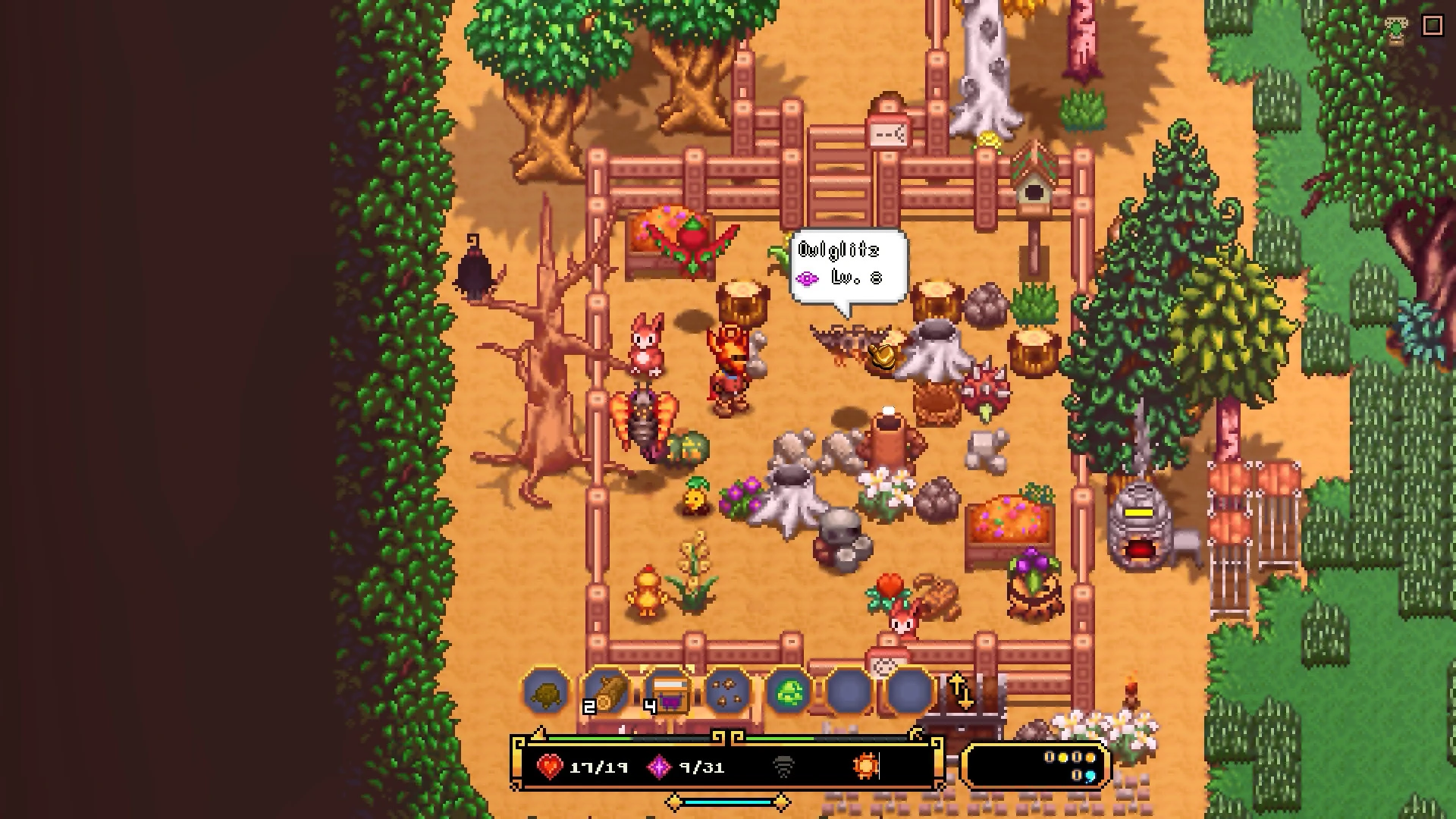Click the Owlglitz Lv. 8 nameplate
Image resolution: width=1456 pixels, height=819 pixels.
point(840,249)
